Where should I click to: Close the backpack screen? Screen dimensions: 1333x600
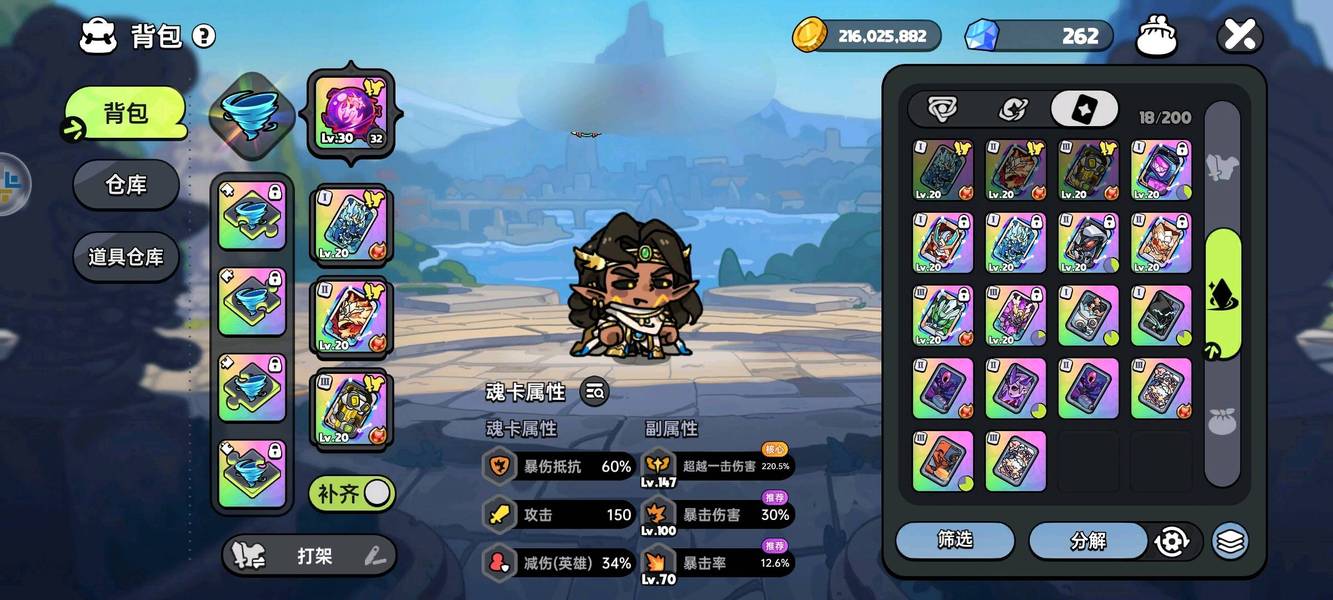(1239, 36)
